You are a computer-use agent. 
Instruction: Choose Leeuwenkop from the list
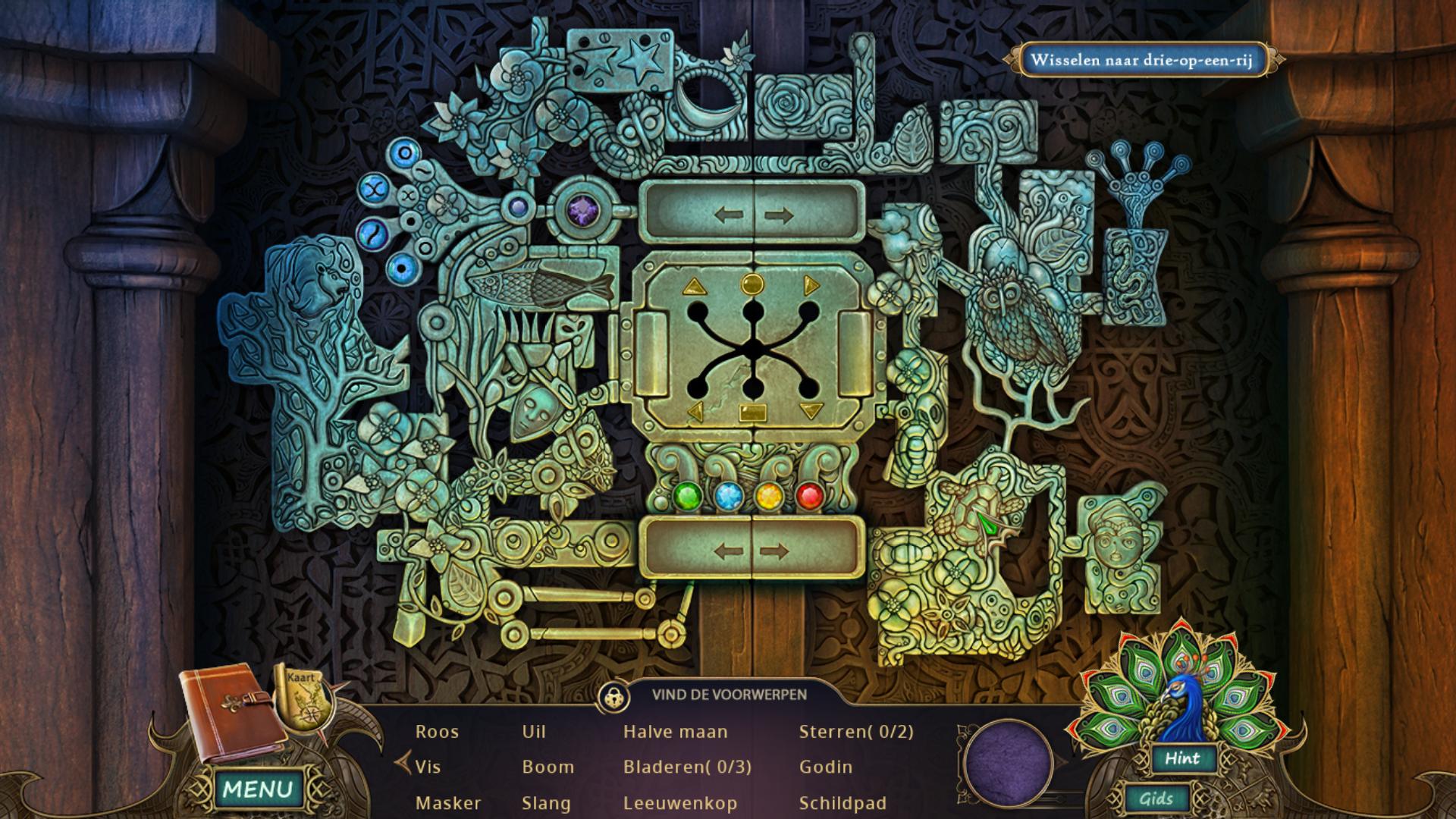point(679,802)
